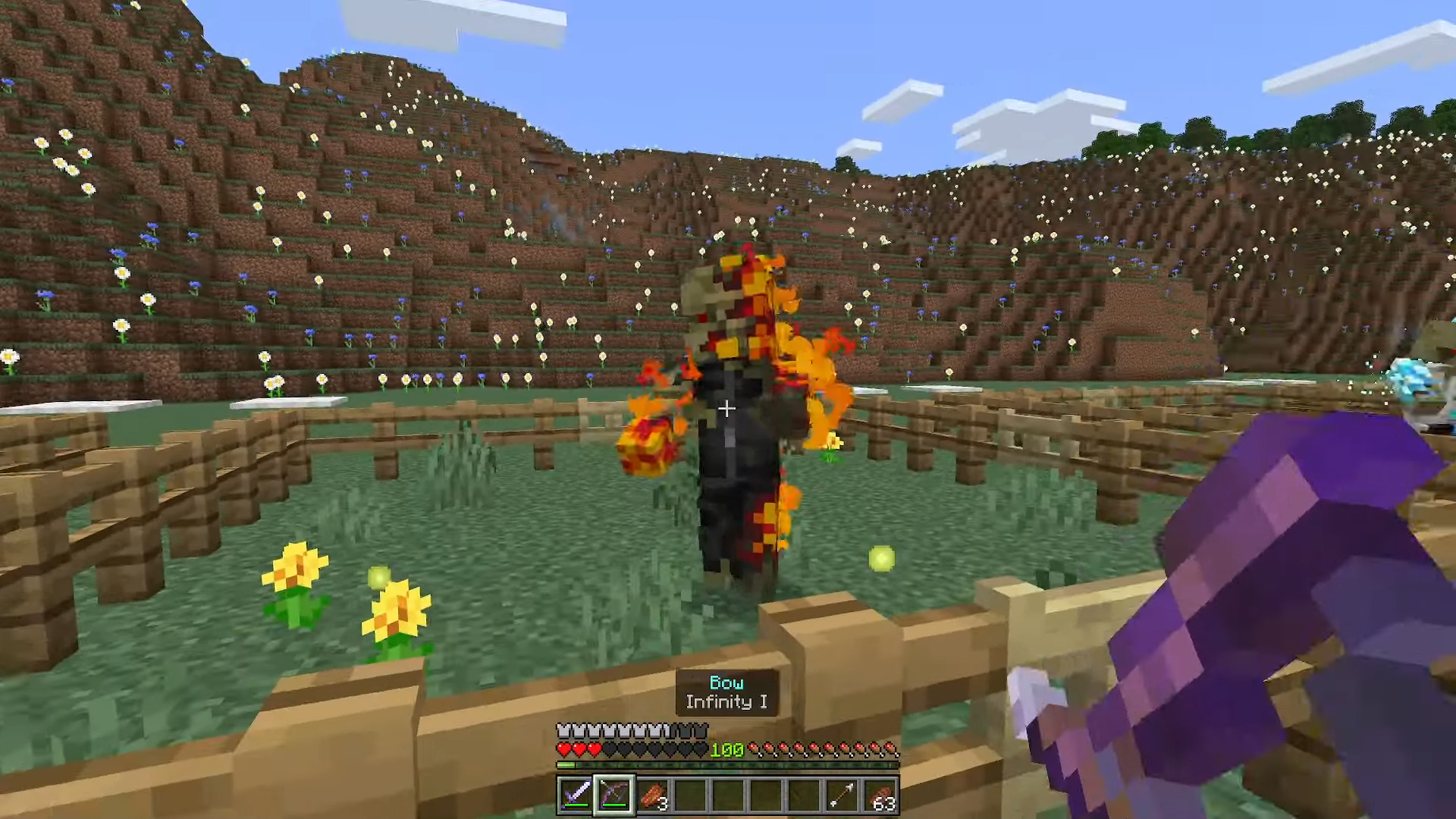Click the cooked porkchop stack of 3
Viewport: 1456px width, 819px height.
point(653,794)
